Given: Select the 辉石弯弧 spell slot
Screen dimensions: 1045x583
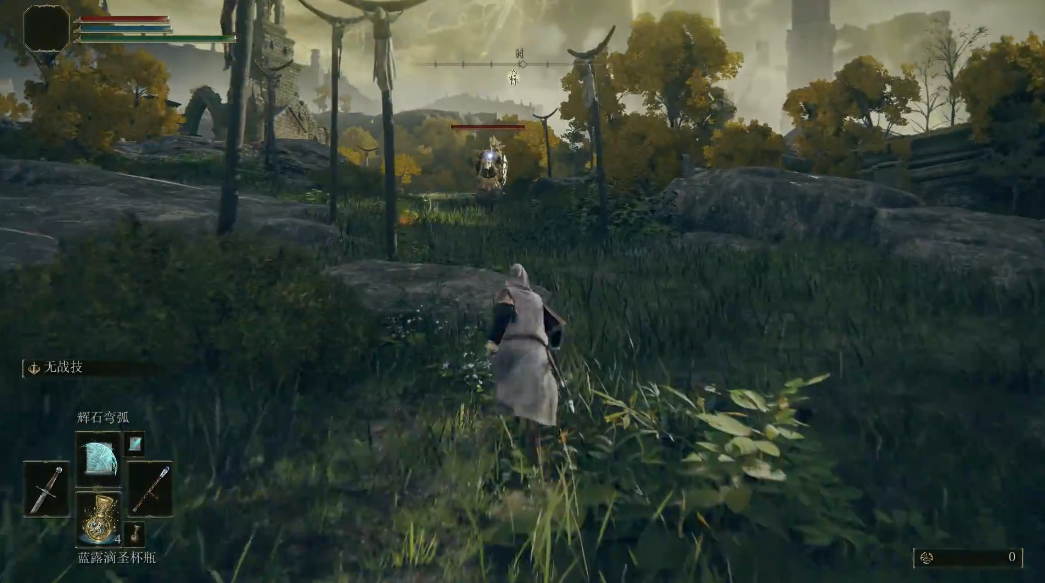Looking at the screenshot, I should click(x=98, y=458).
